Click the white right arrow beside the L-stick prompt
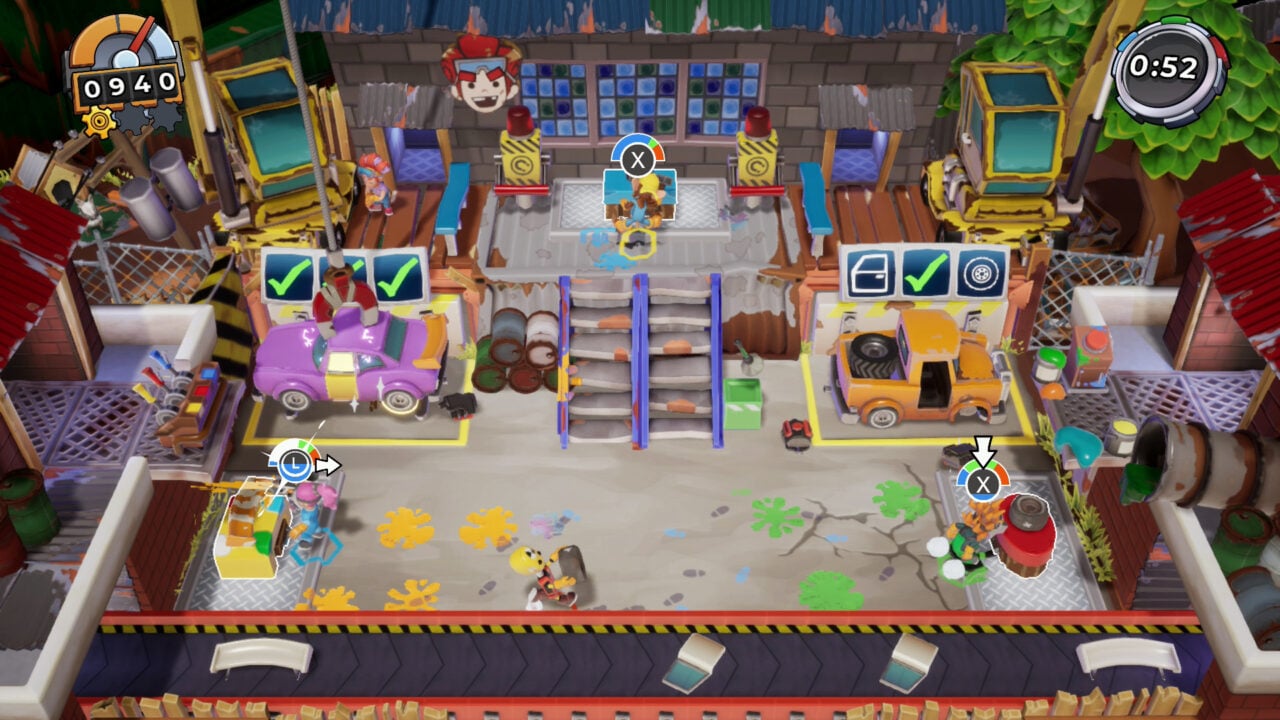The image size is (1280, 720). click(x=330, y=463)
